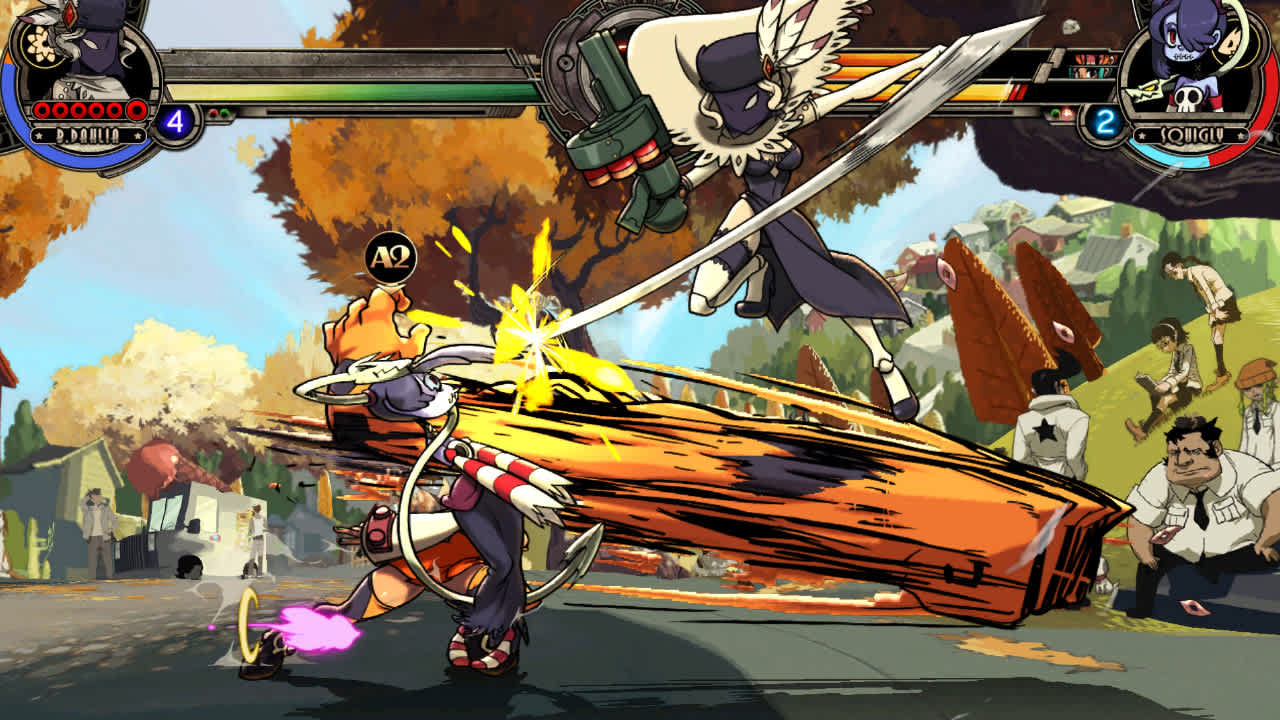Click the skull emblem beside Squigly's portrait

tap(1188, 100)
